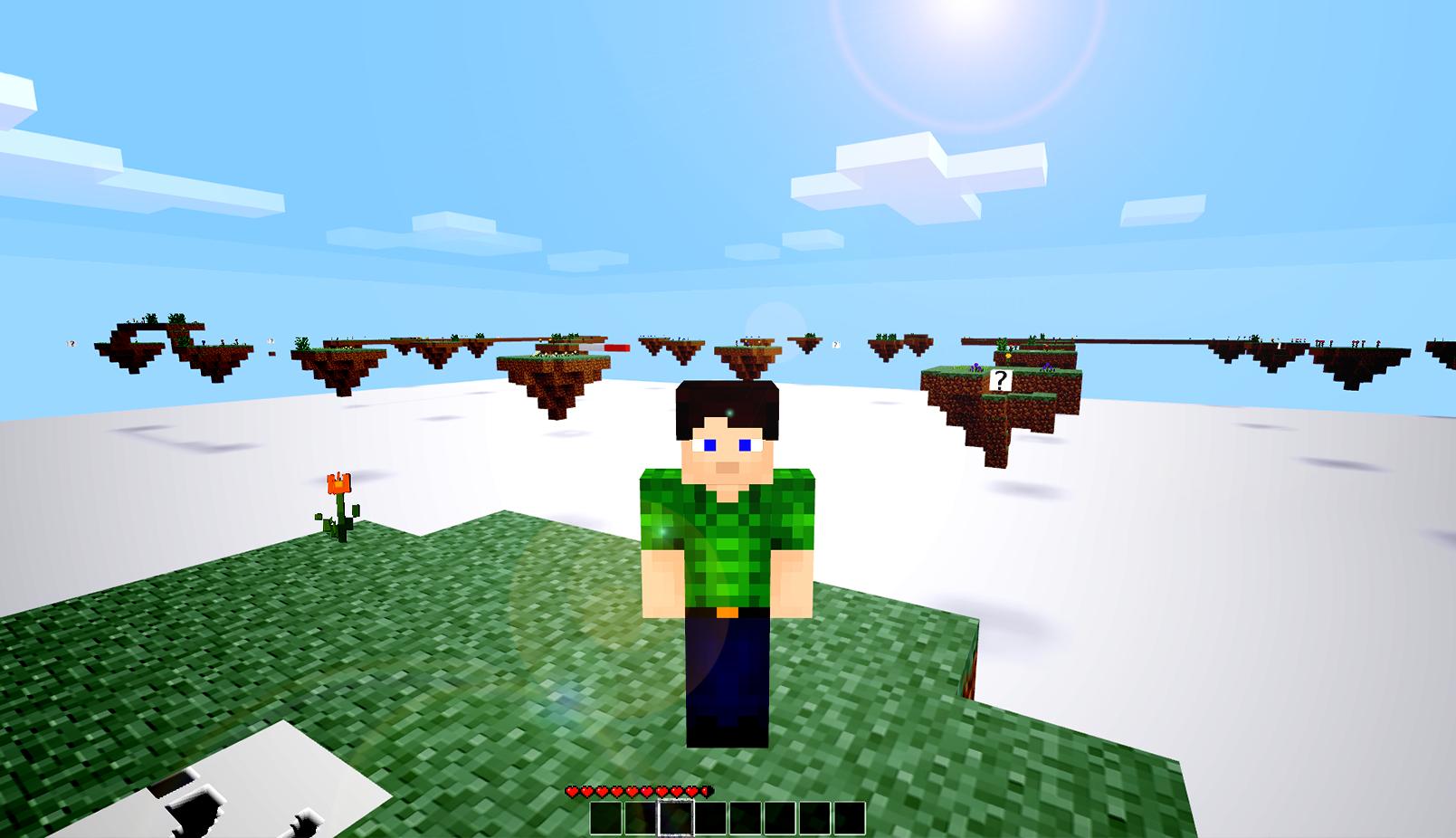Click the player's orange belt buckle
Viewport: 1456px width, 838px height.
(728, 611)
